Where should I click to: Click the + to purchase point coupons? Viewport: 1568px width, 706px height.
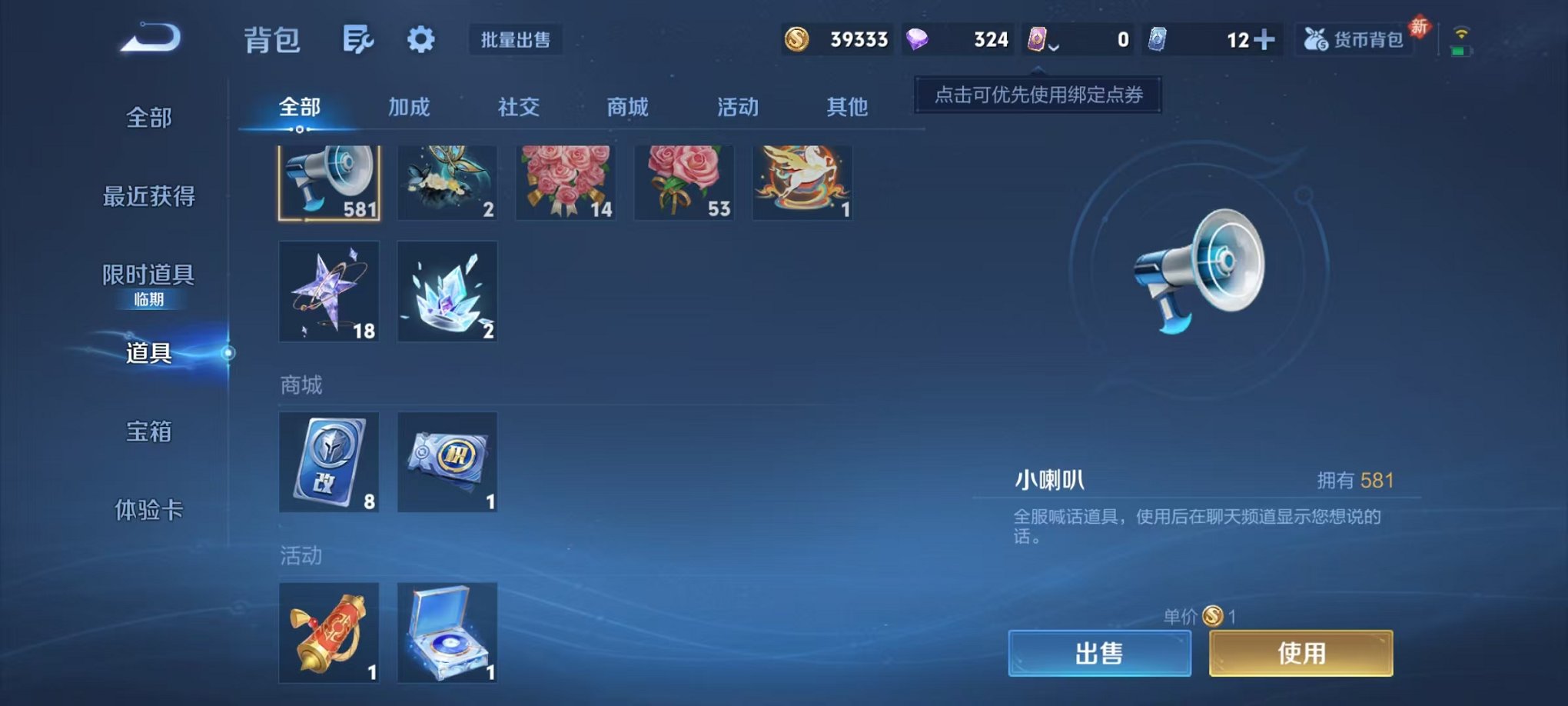pos(1263,38)
